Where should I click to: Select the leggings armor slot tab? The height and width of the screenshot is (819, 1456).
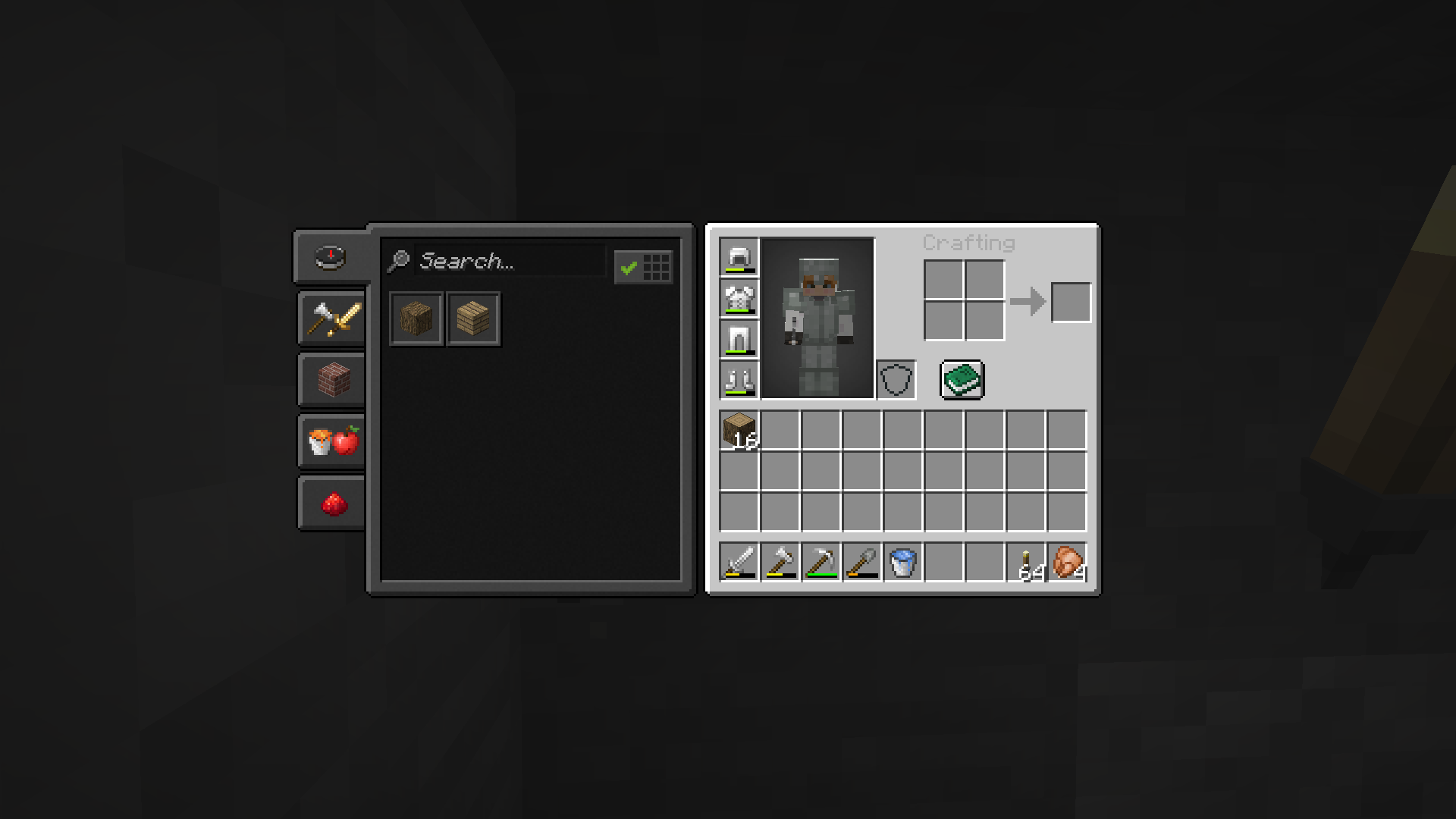pos(739,339)
